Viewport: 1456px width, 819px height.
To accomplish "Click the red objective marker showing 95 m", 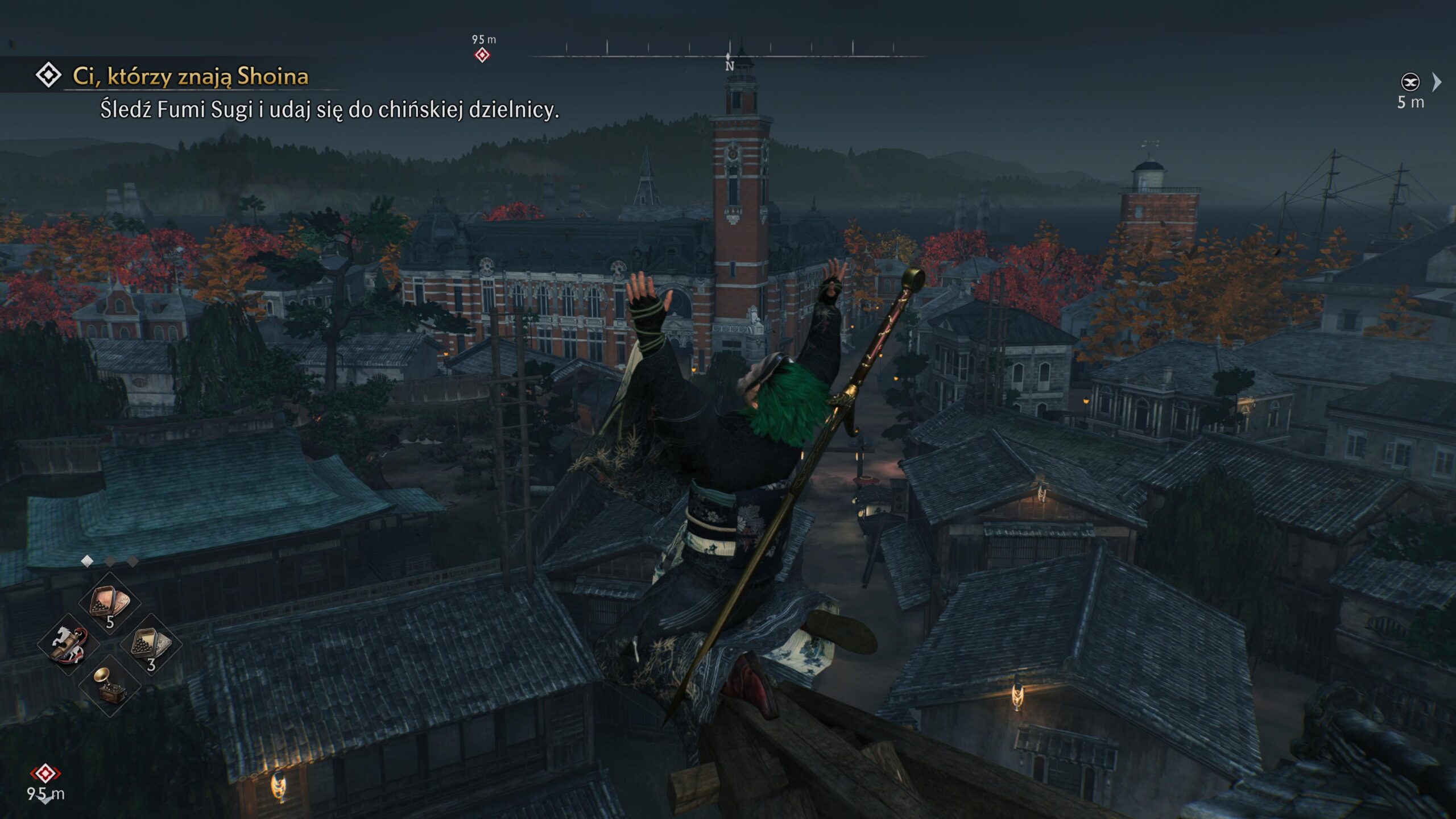I will [45, 773].
